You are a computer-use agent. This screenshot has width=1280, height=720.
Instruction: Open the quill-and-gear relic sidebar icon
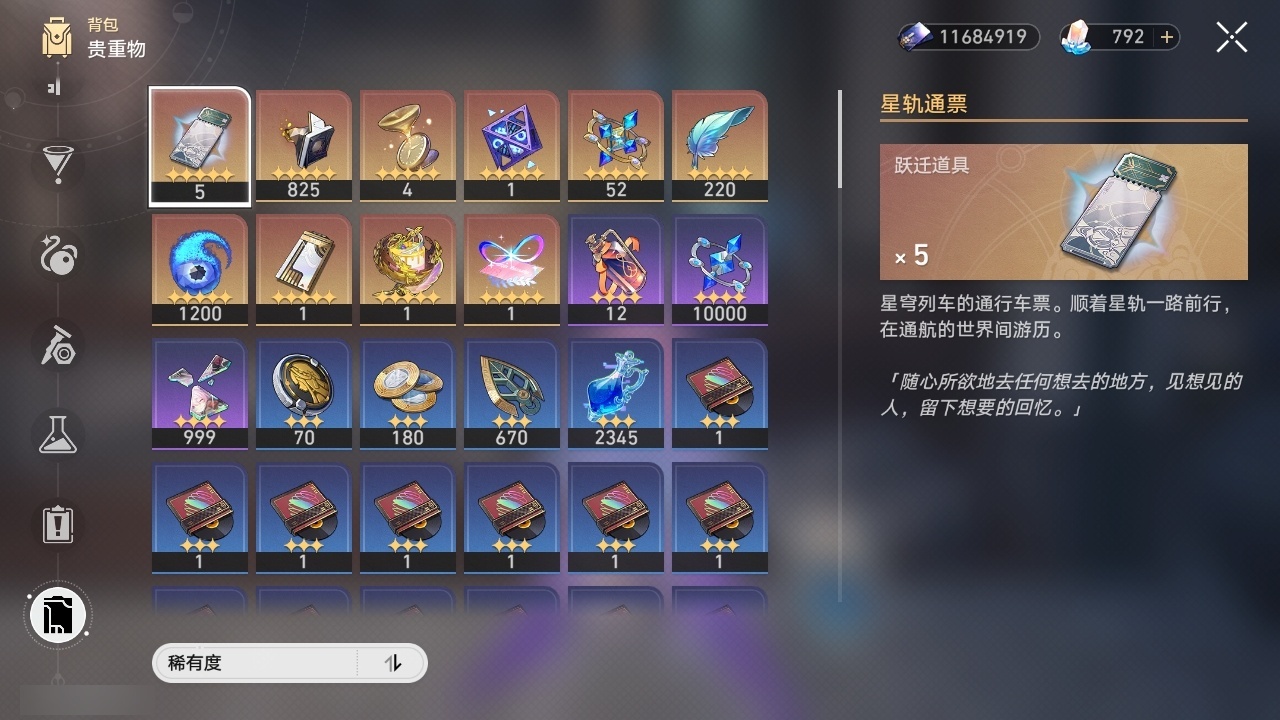57,345
